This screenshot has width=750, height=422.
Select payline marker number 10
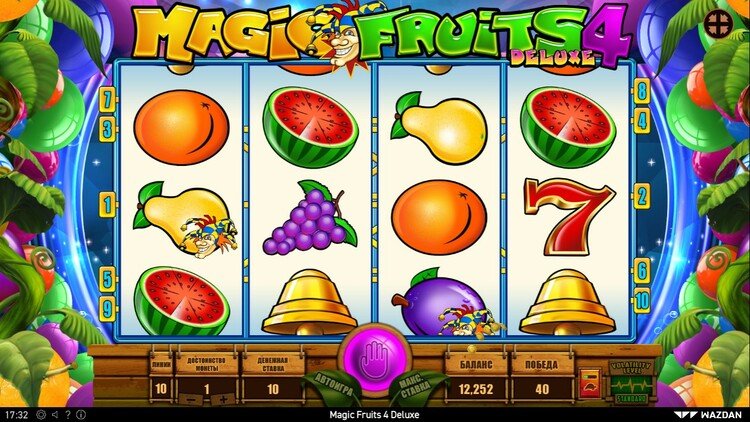[641, 298]
